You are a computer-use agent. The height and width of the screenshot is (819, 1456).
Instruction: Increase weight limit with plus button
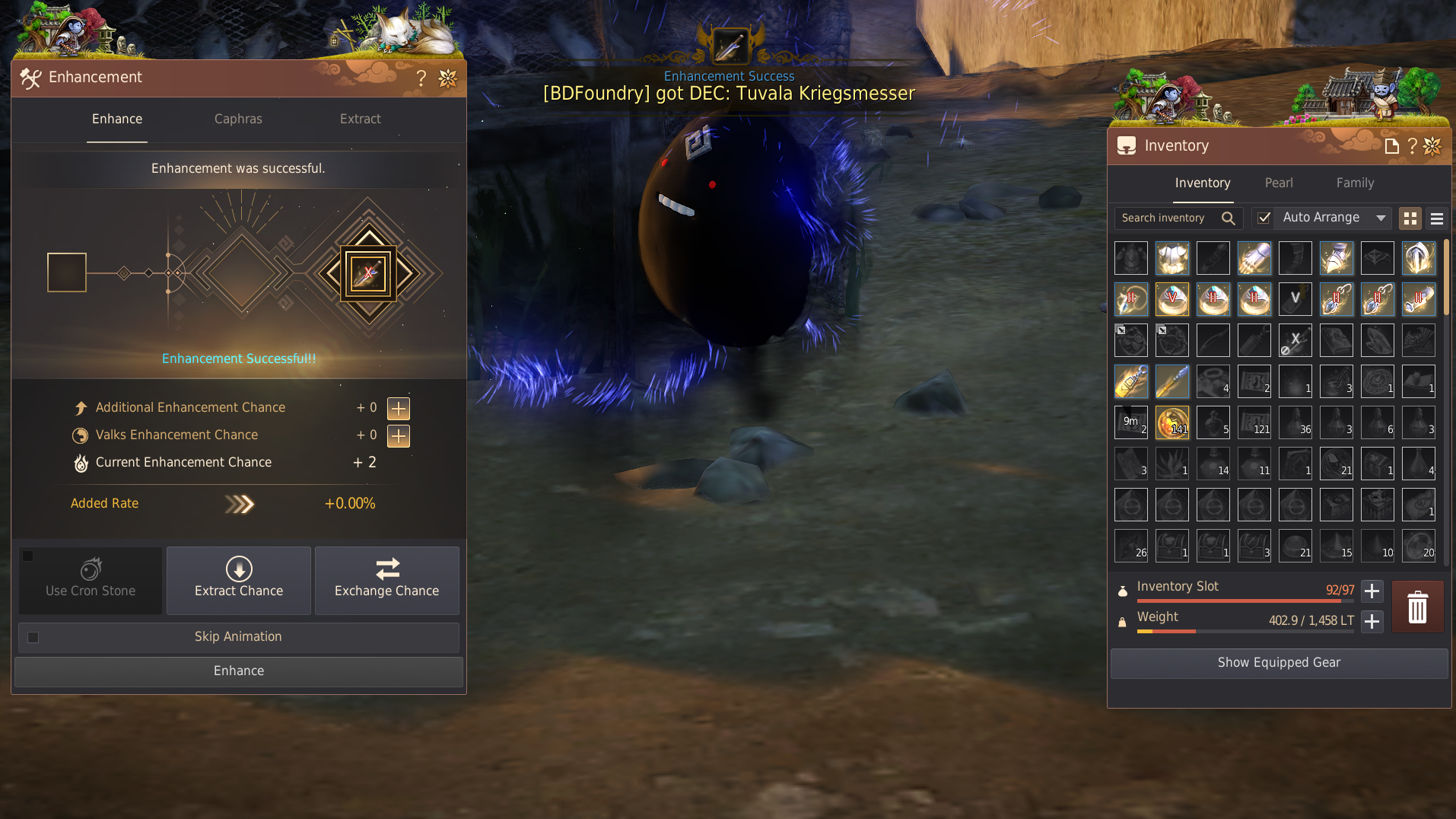(x=1372, y=621)
